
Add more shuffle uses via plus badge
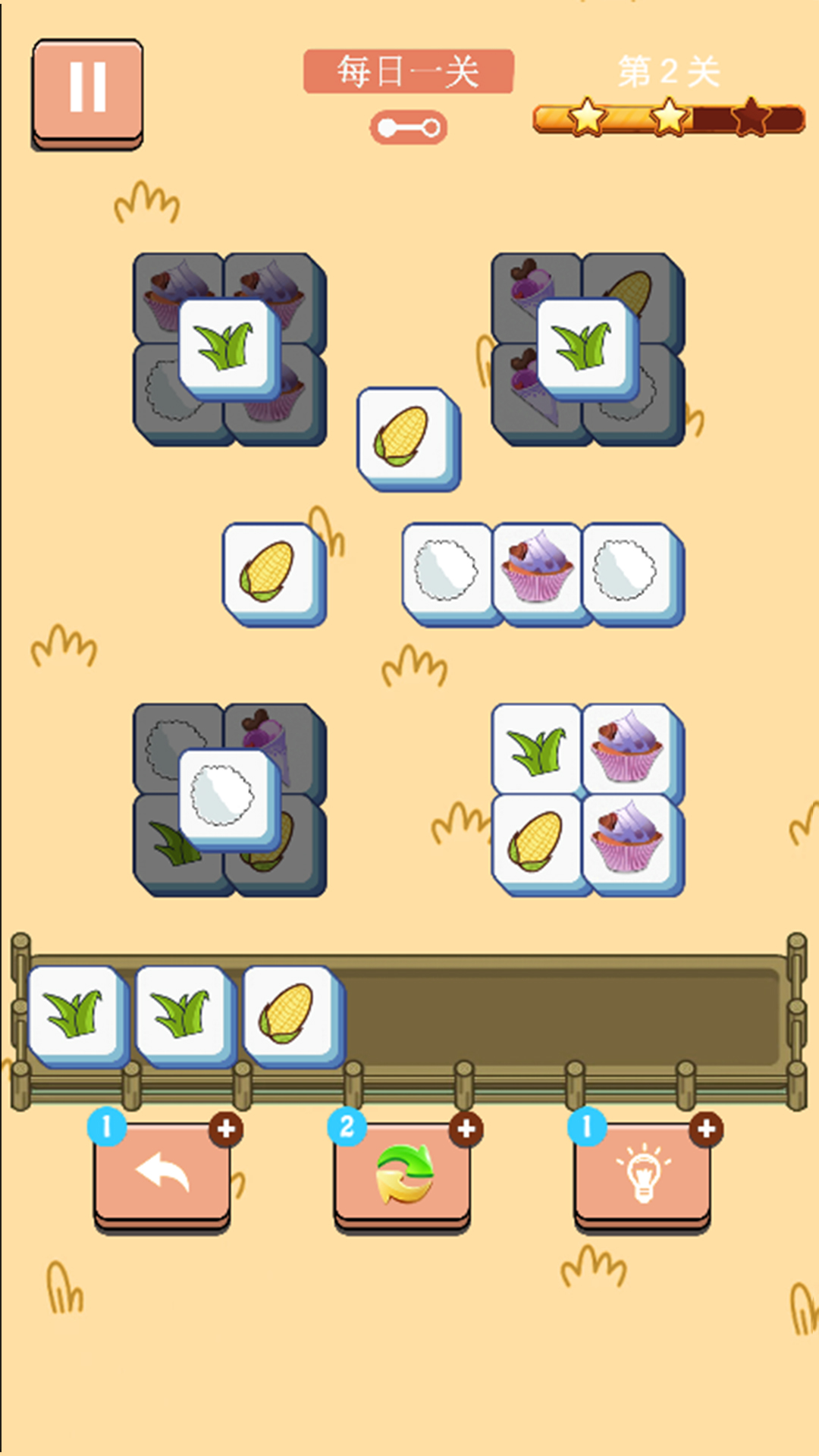[x=466, y=1129]
